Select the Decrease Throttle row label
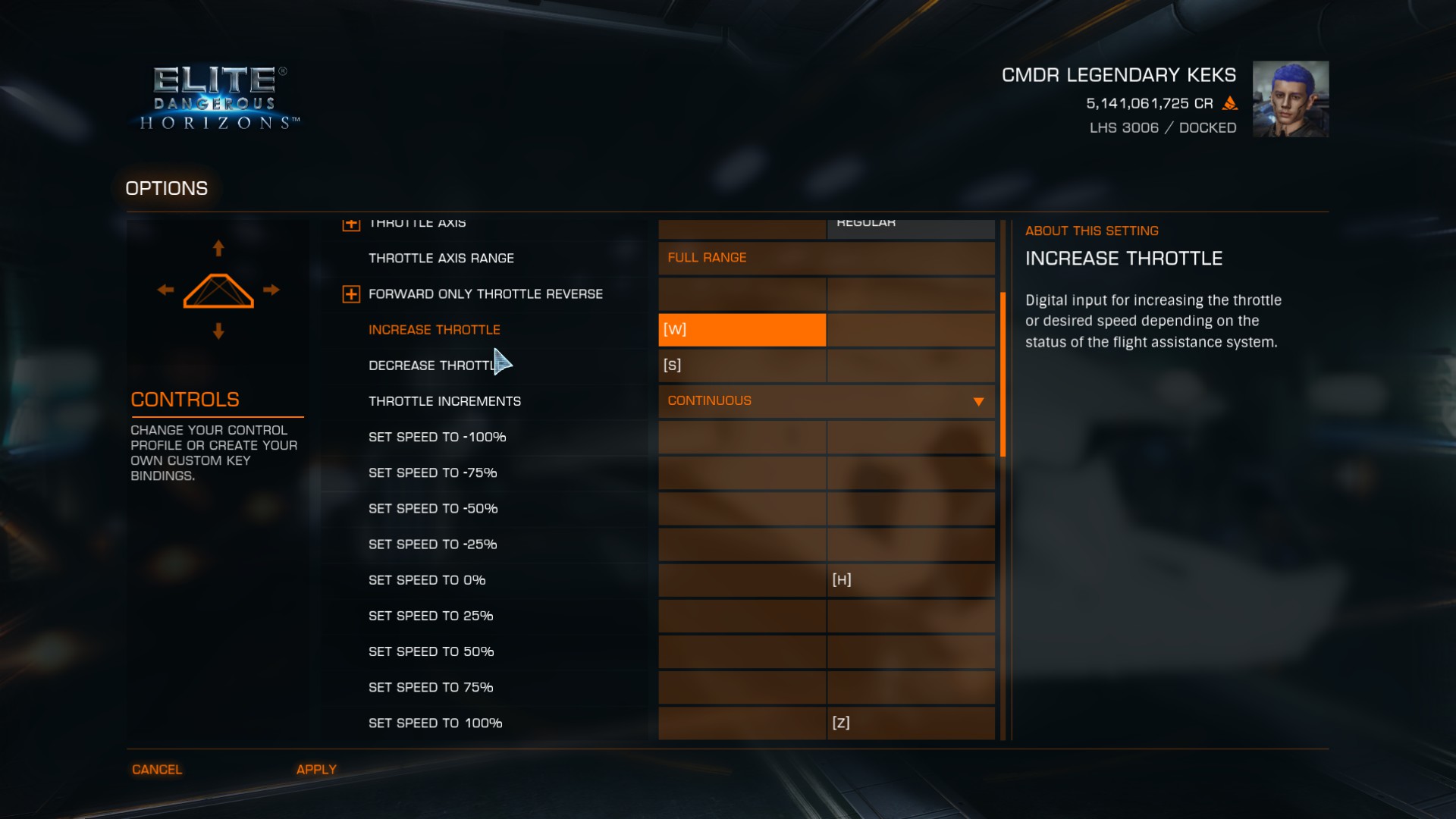1456x819 pixels. [x=432, y=366]
